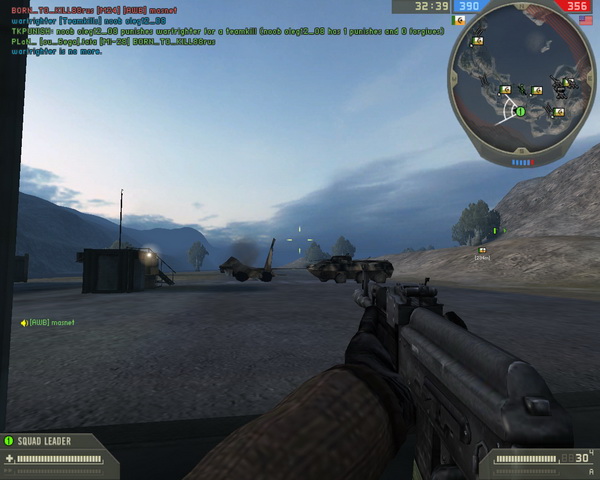Select the MEC team flag icon
600x480 pixels.
458,19
